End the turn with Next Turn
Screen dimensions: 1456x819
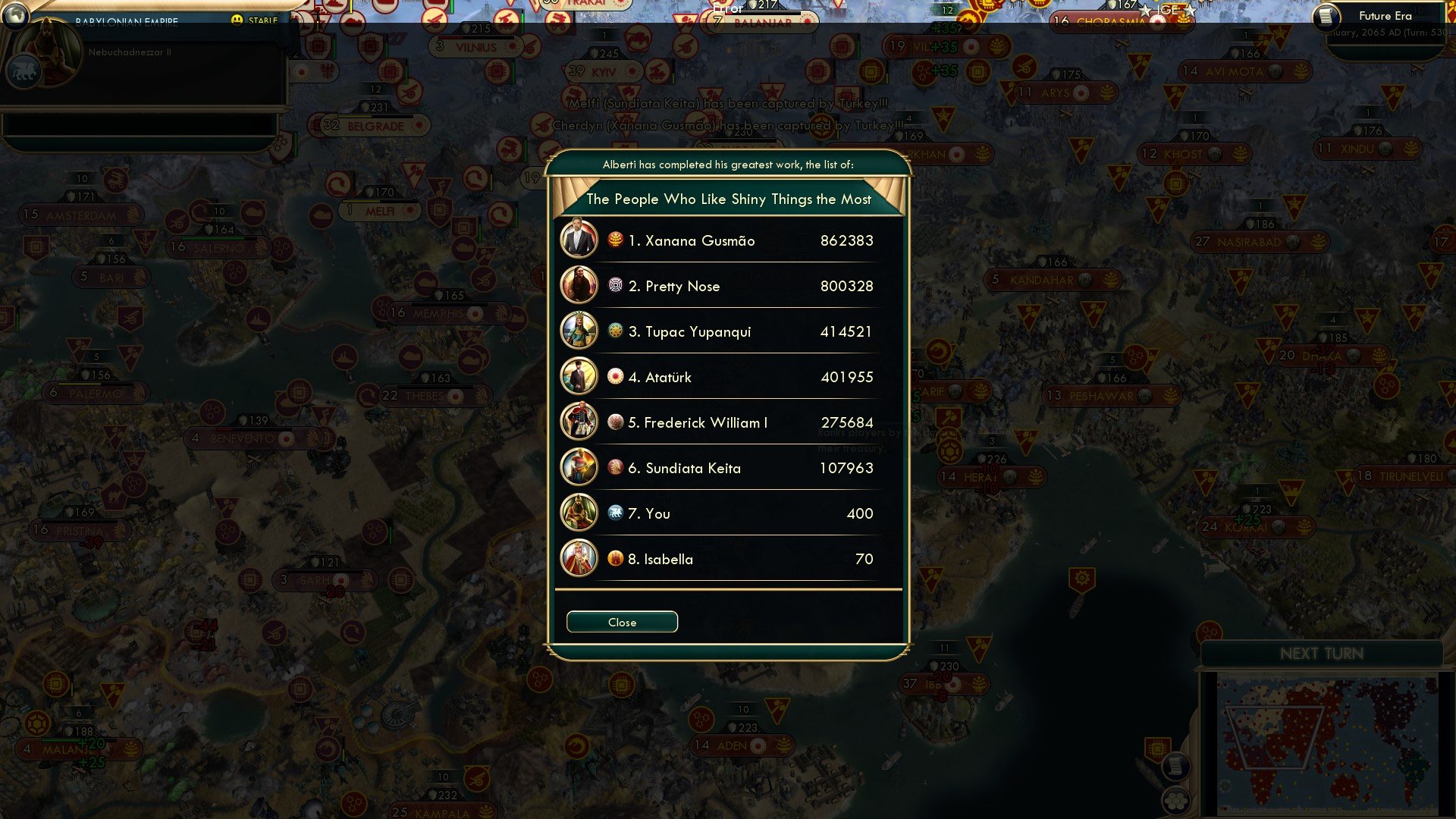[x=1321, y=654]
